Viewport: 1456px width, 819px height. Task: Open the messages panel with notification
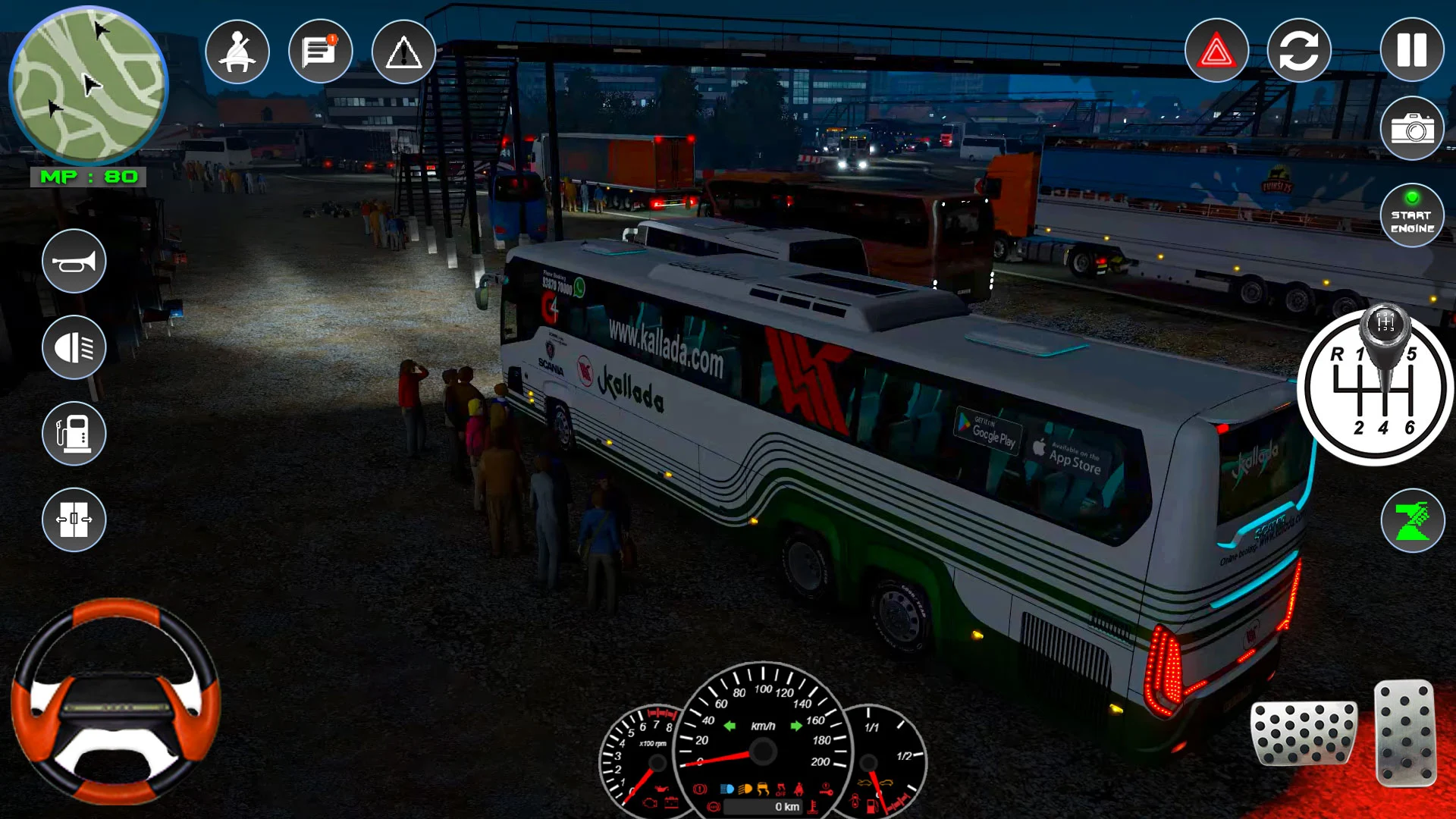(319, 51)
